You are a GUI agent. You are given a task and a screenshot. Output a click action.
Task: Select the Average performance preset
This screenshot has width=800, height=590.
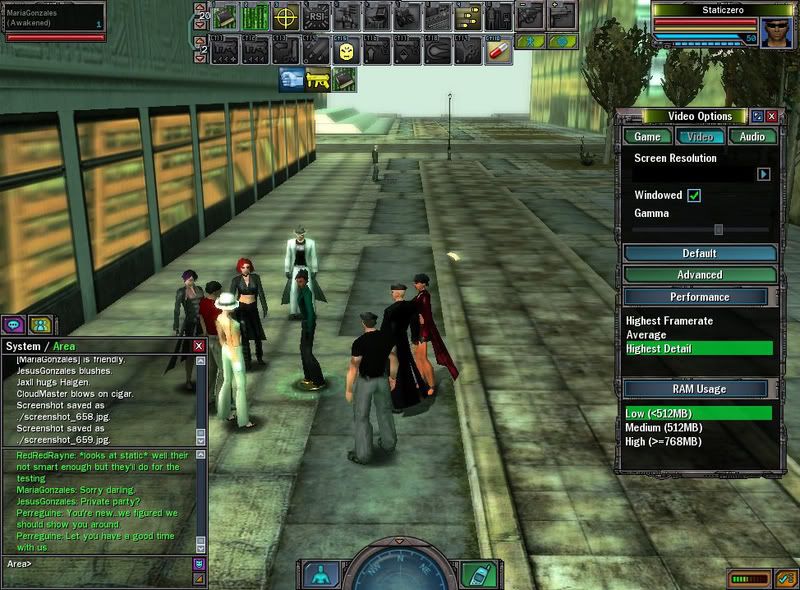(646, 335)
